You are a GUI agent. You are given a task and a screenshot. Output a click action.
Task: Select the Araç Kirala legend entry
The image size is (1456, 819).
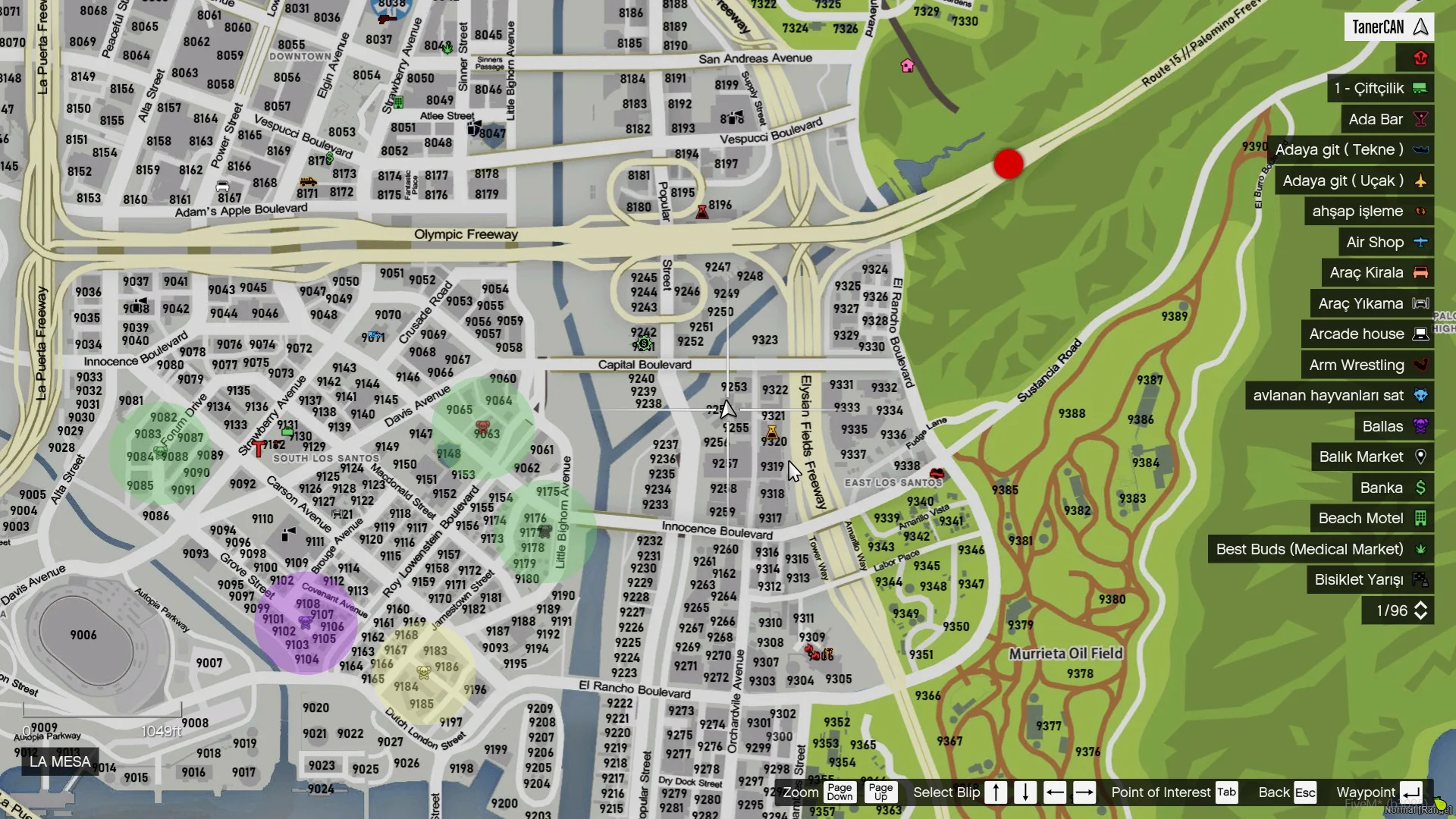[1377, 273]
